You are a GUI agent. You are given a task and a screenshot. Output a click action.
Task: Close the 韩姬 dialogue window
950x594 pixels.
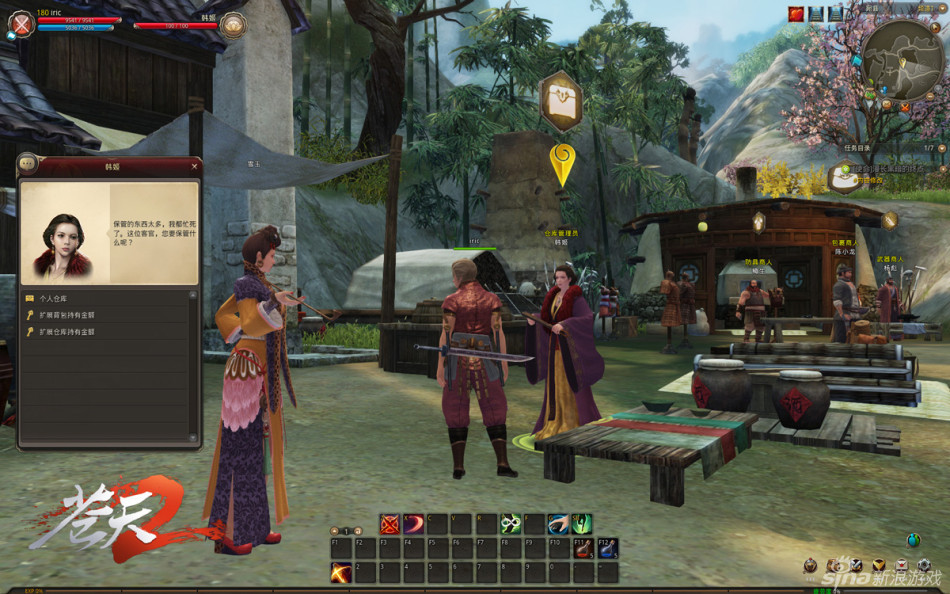(x=194, y=165)
